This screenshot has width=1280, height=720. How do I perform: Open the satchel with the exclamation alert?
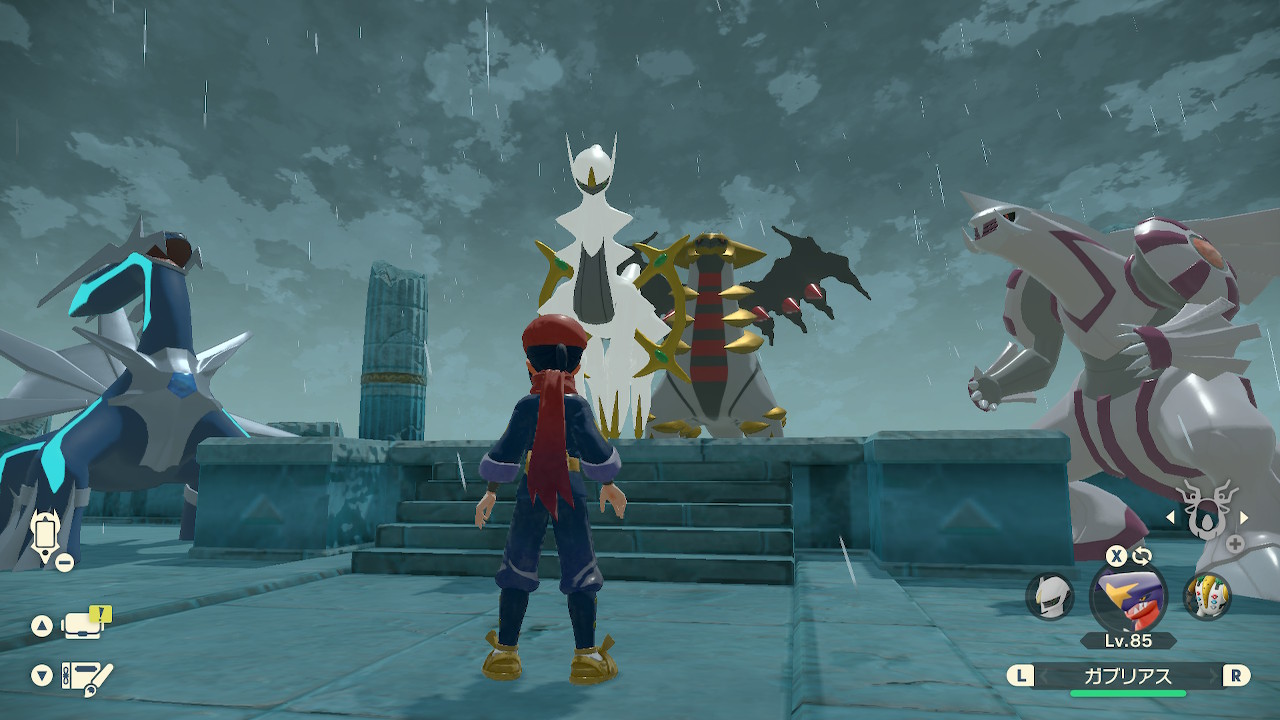[x=84, y=625]
